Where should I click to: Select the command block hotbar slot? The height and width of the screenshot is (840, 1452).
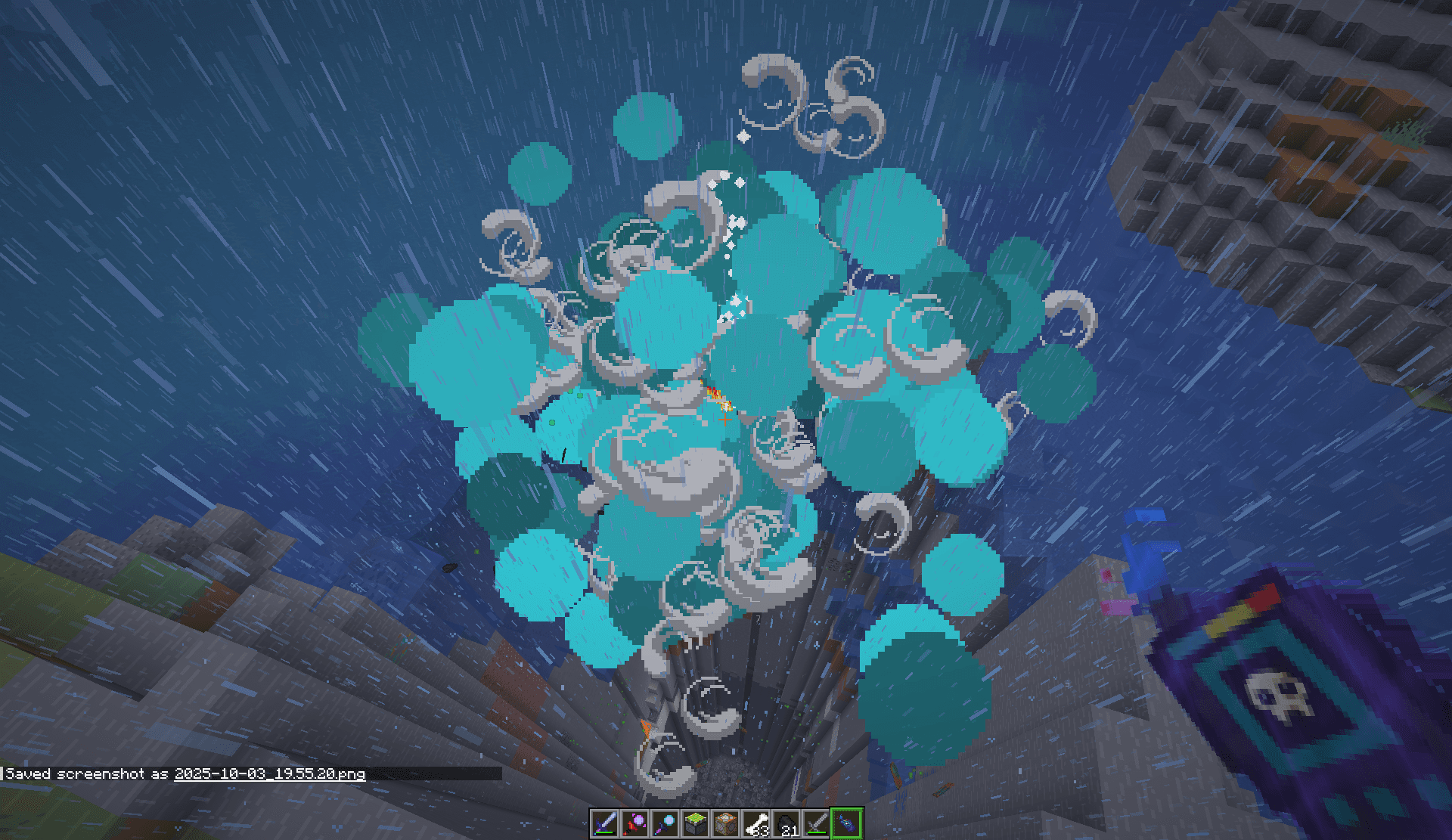pyautogui.click(x=725, y=823)
